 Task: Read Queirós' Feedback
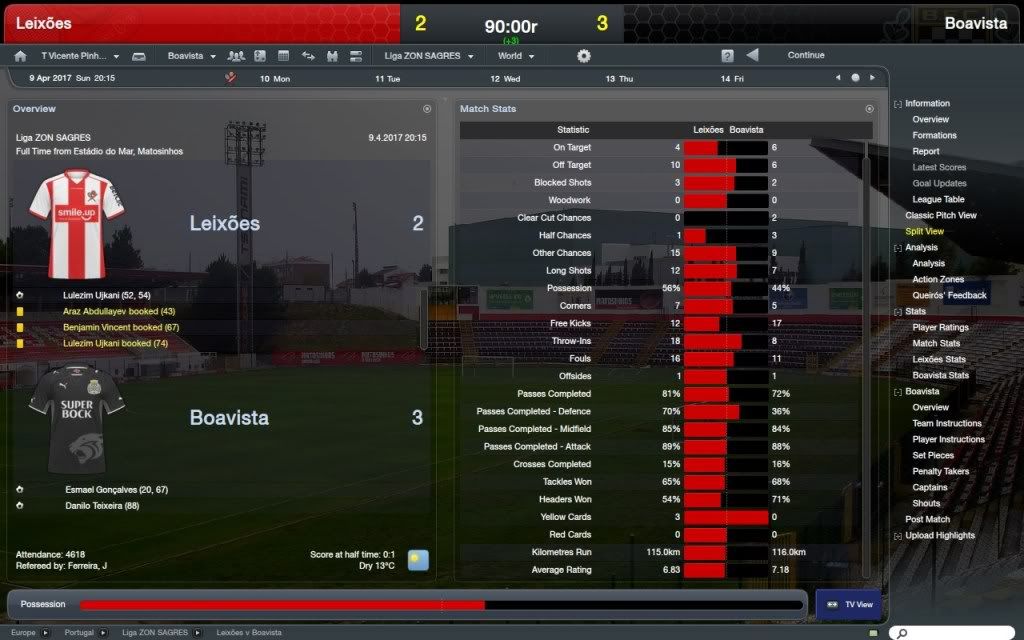point(949,295)
